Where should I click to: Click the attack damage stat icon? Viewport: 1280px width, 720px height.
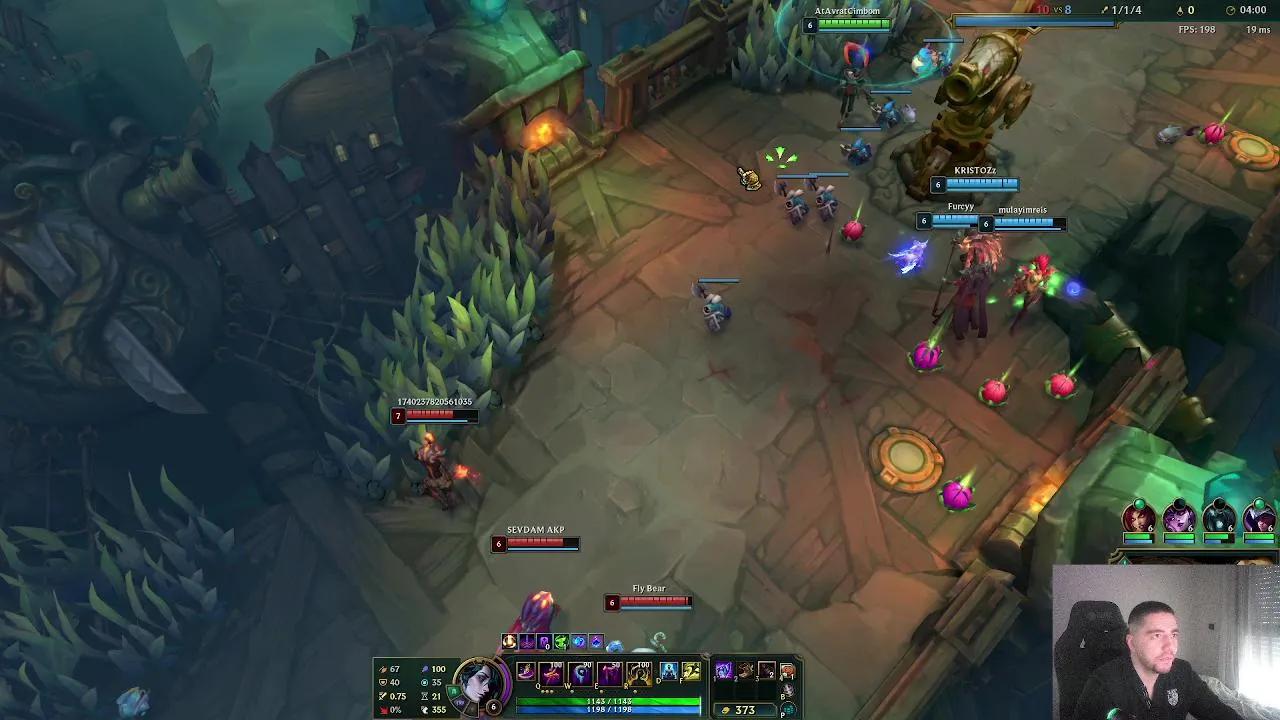click(381, 669)
